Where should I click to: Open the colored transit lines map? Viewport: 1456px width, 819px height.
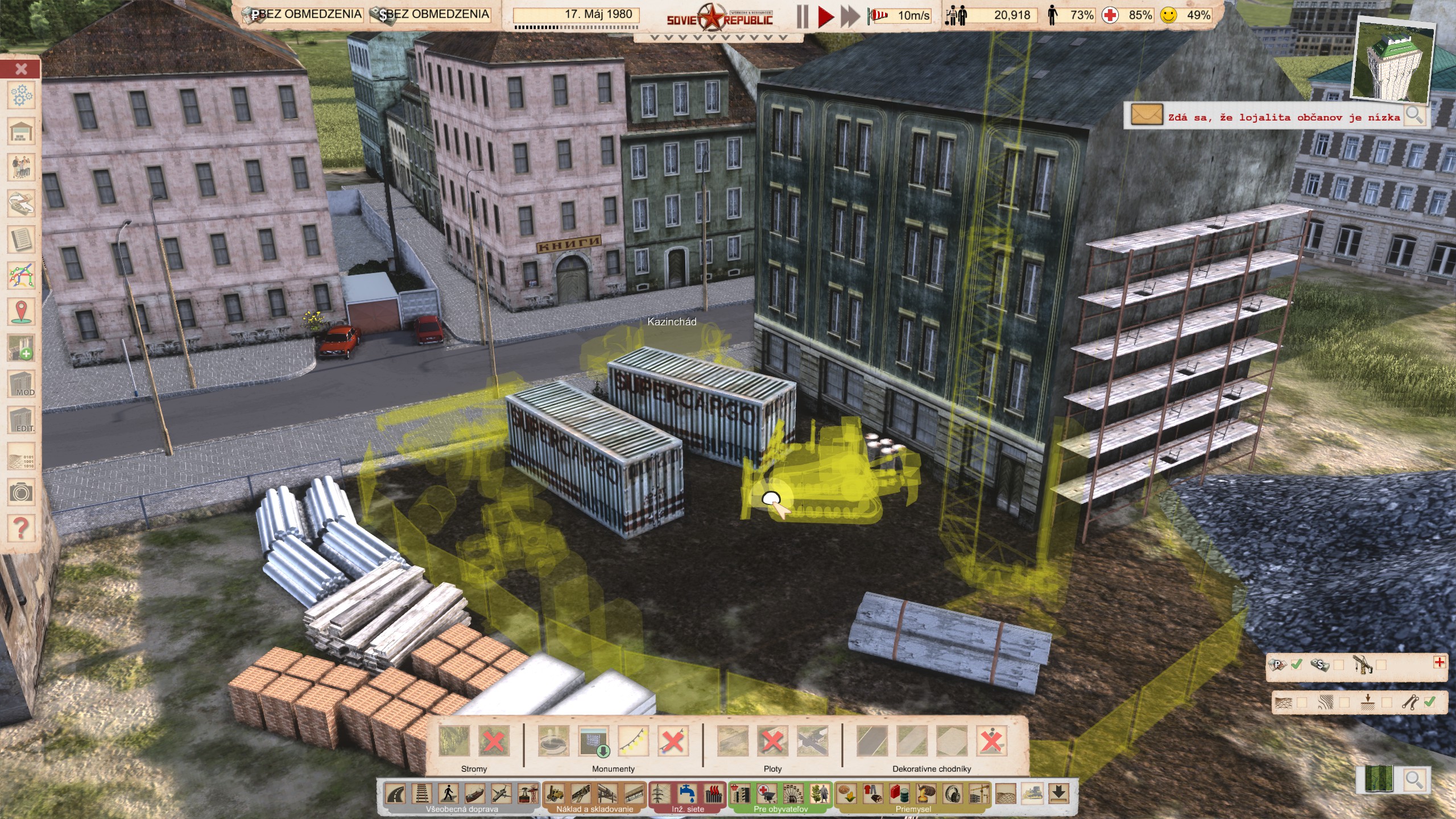pos(21,276)
